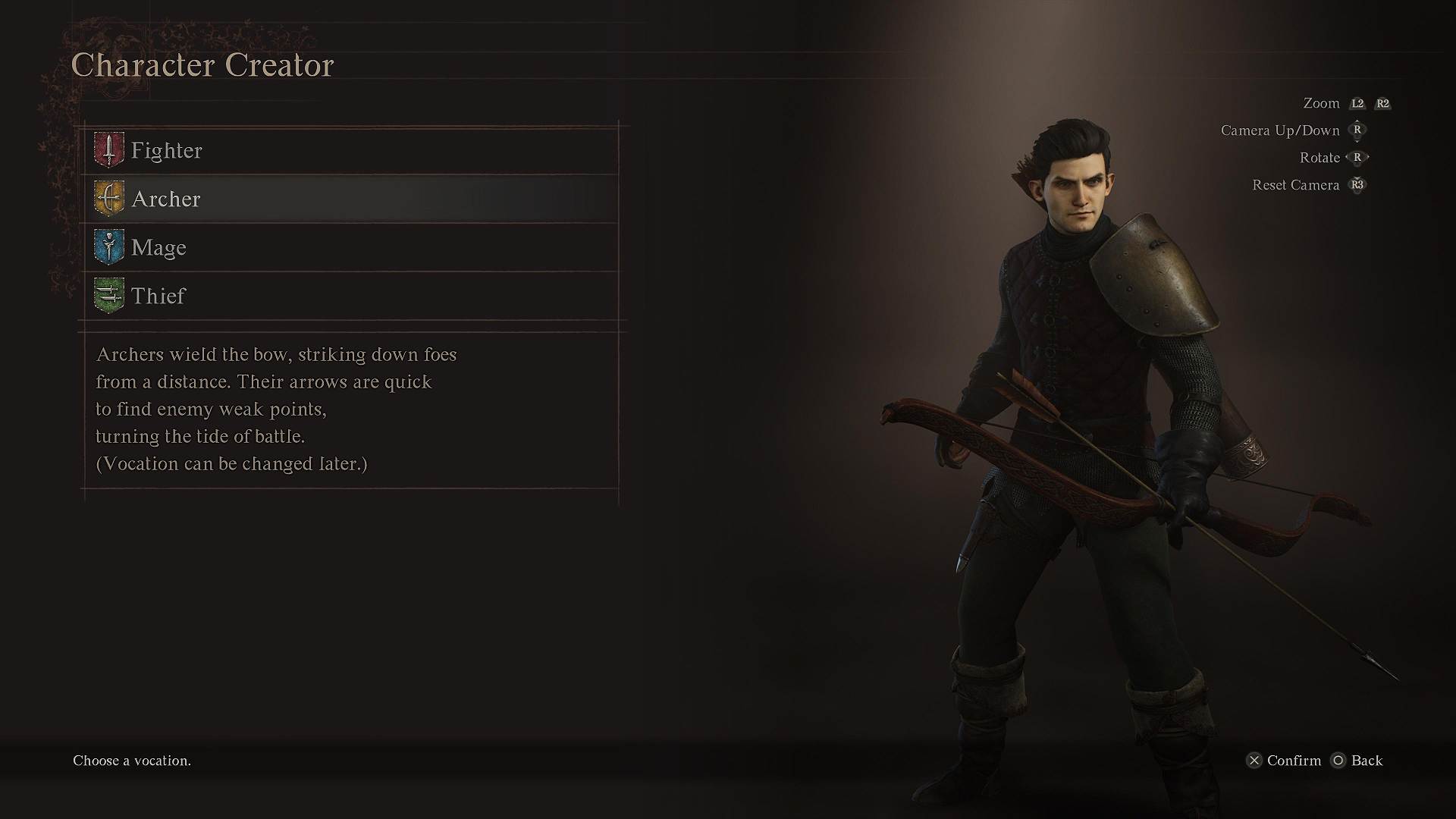Go Back from vocation selection
This screenshot has height=819, width=1456.
click(1365, 761)
